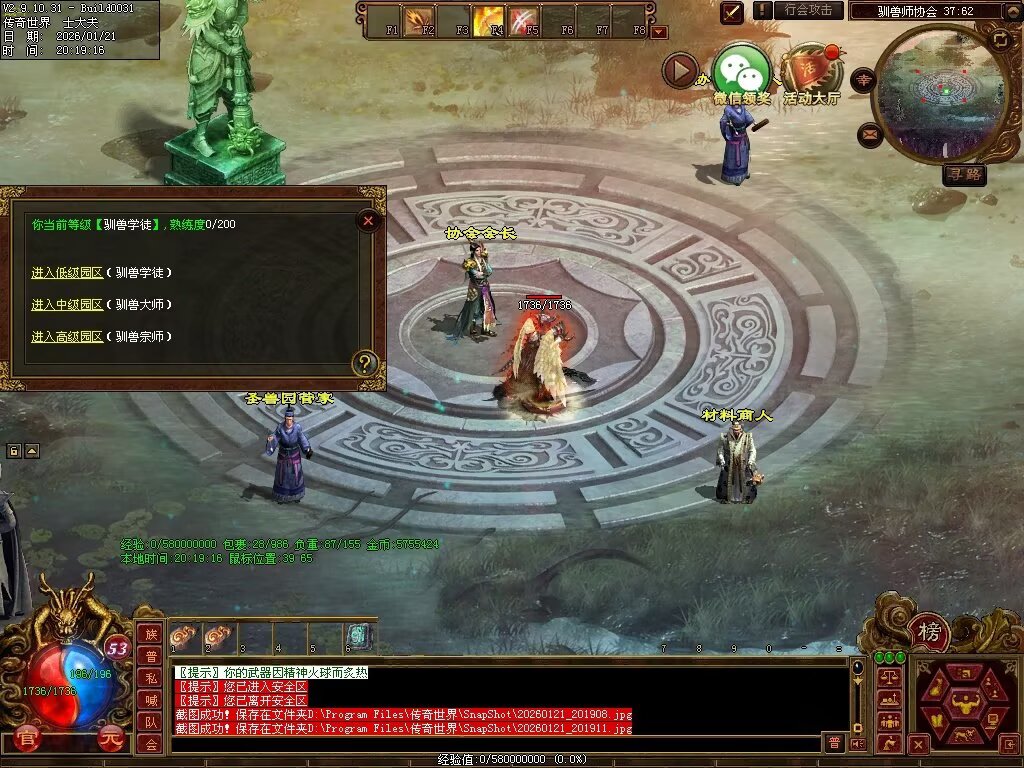Open the Activity Hall (活动大厅)
The height and width of the screenshot is (768, 1024).
[x=811, y=70]
